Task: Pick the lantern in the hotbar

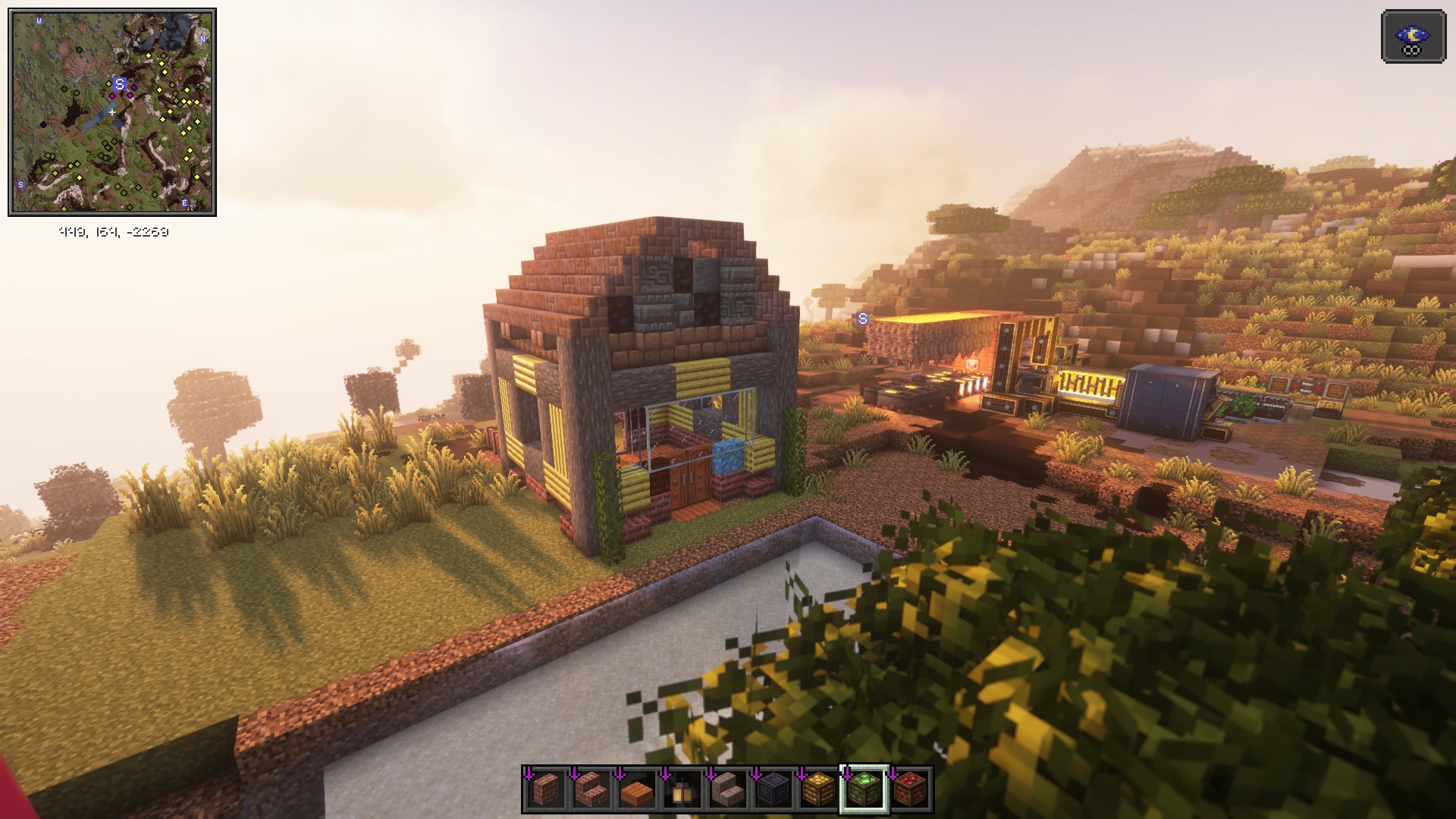Action: 682,790
